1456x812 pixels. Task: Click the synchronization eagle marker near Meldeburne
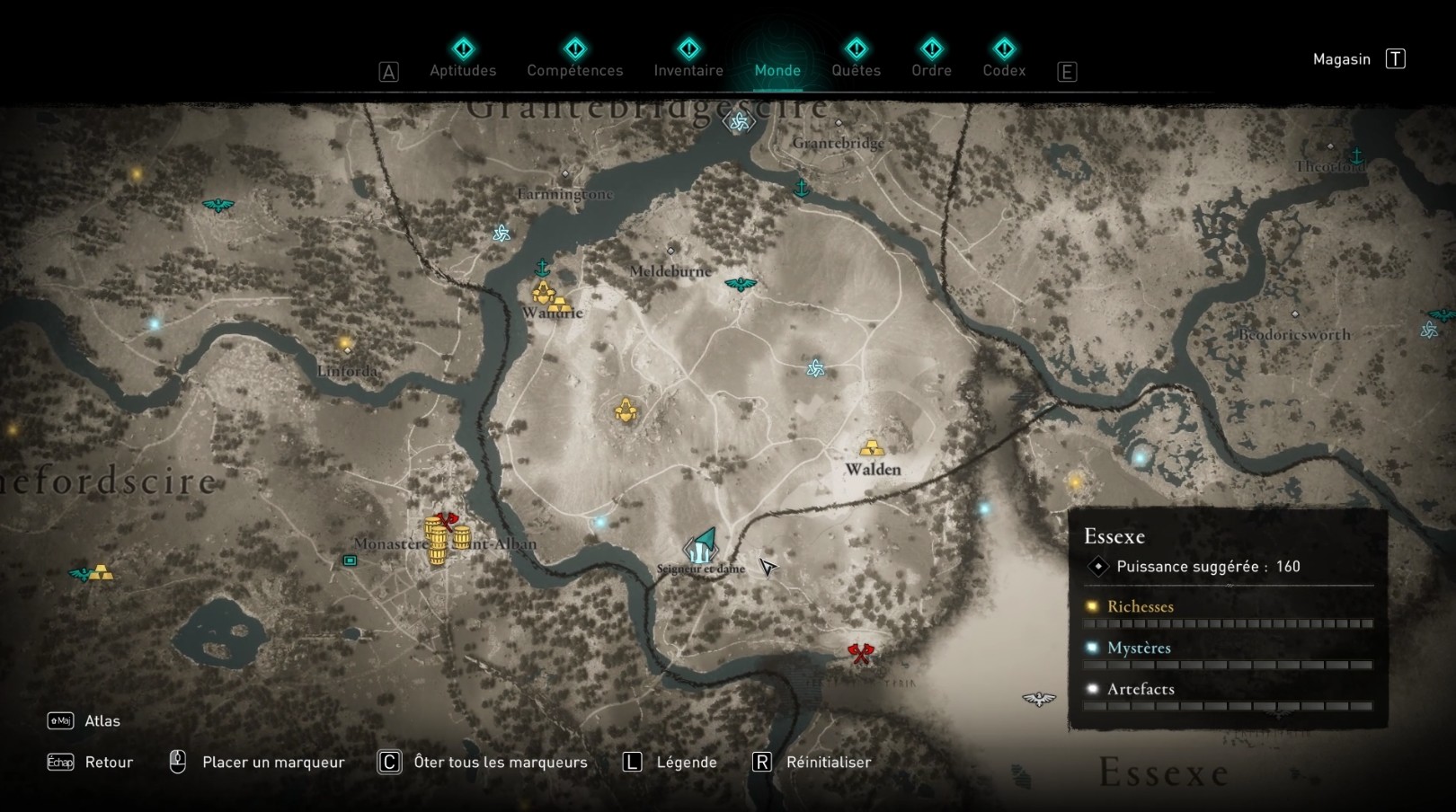click(x=741, y=285)
